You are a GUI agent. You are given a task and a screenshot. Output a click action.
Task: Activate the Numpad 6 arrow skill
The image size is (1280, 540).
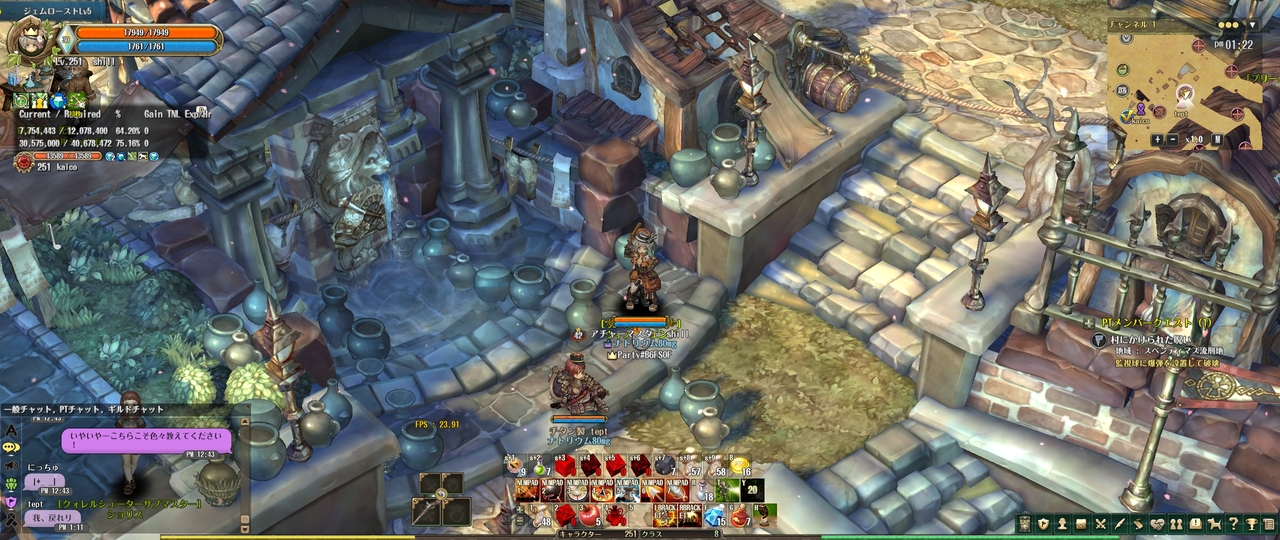click(652, 490)
